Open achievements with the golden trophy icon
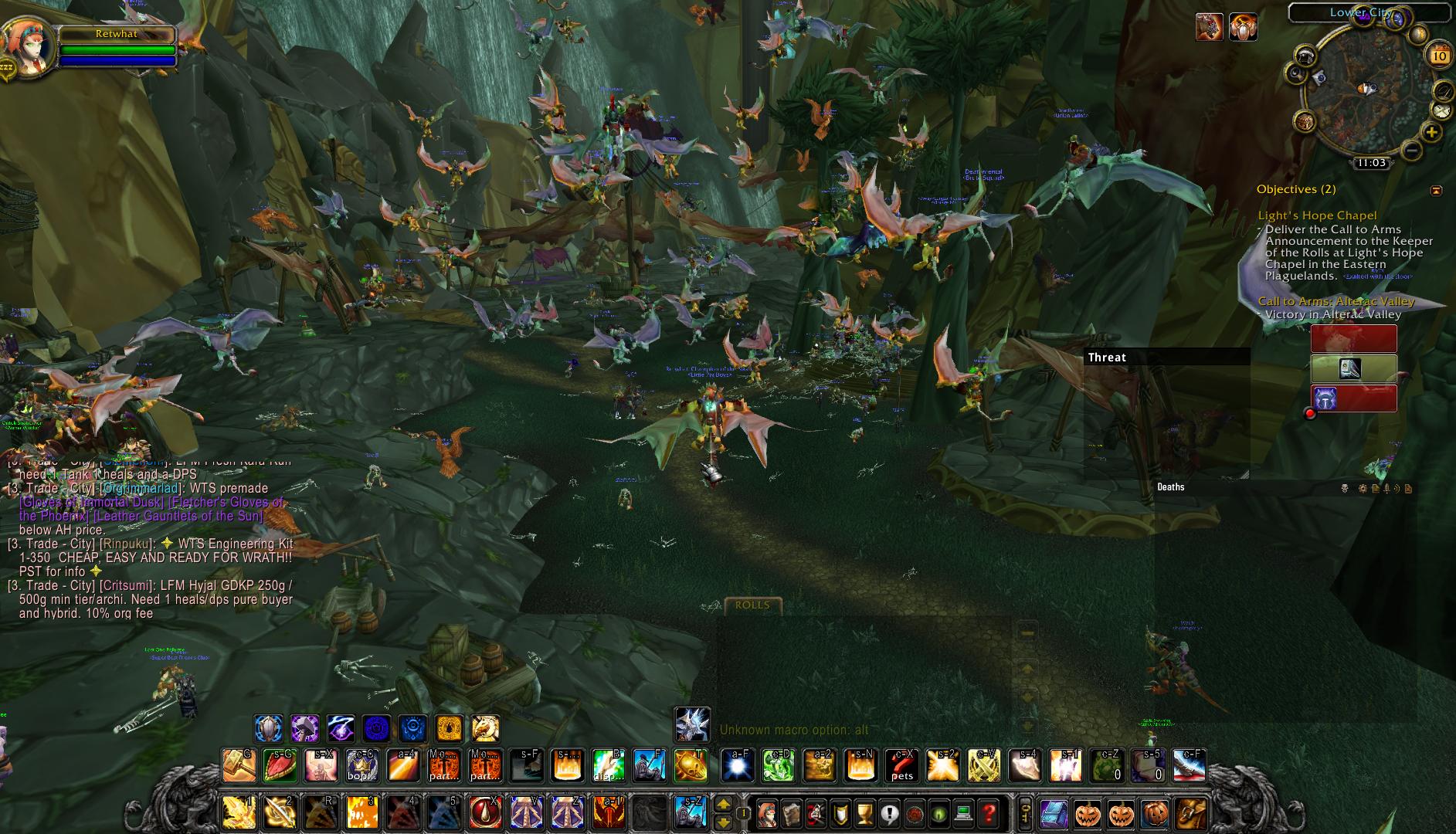Viewport: 1456px width, 834px height. (x=864, y=813)
